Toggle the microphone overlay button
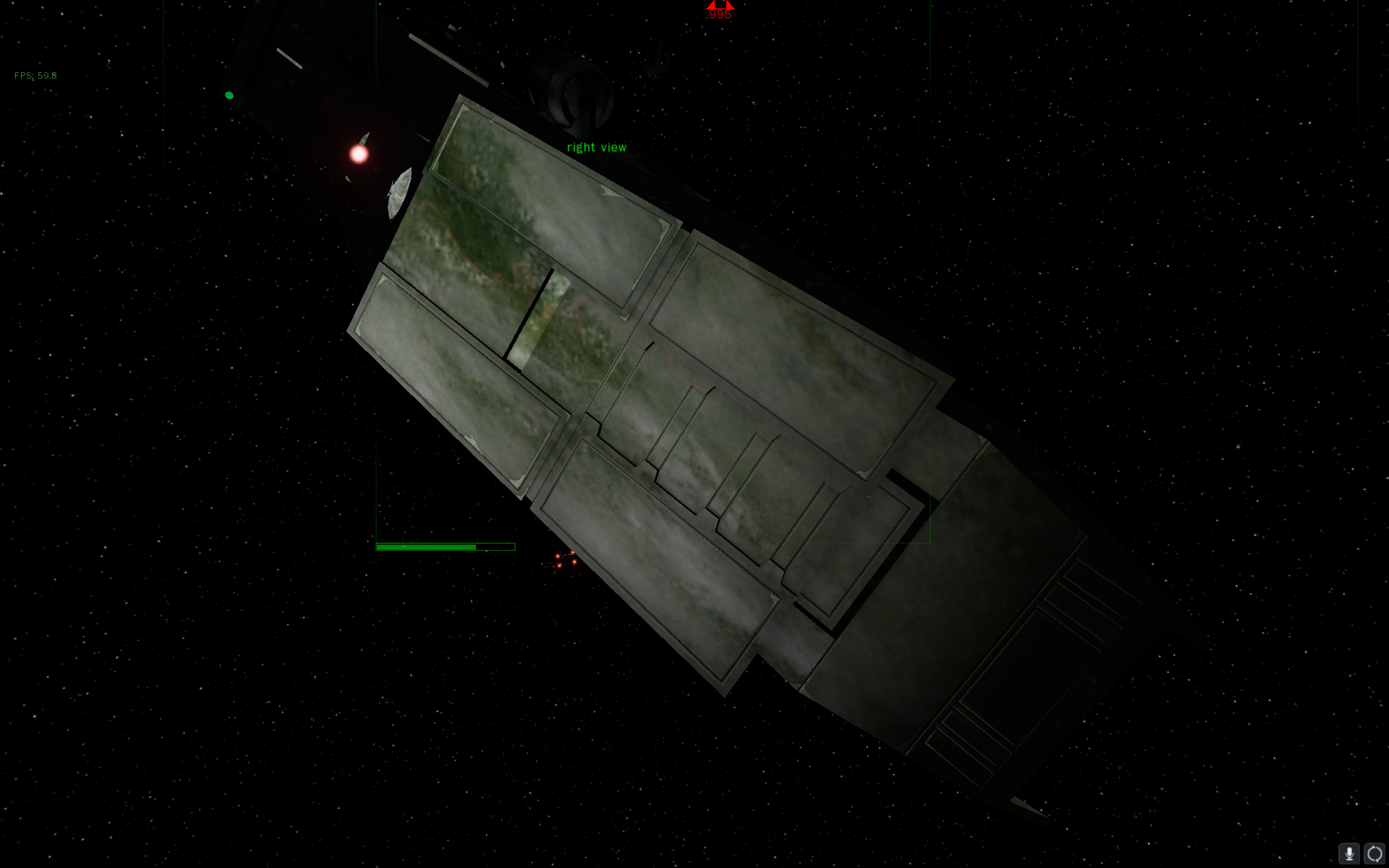The height and width of the screenshot is (868, 1389). pos(1348,854)
